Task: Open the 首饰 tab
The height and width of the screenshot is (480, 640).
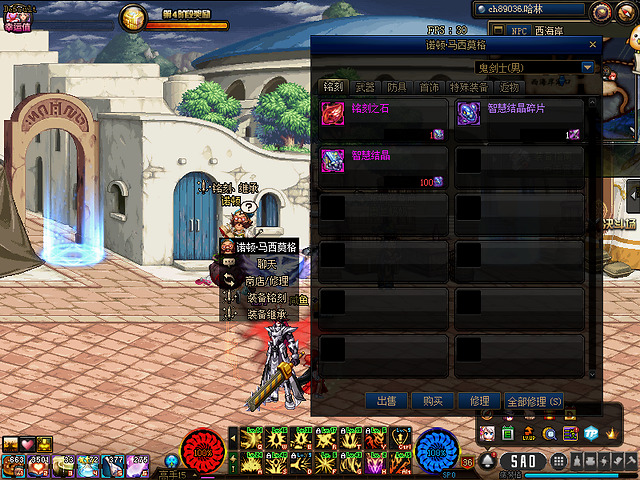Action: pyautogui.click(x=429, y=88)
